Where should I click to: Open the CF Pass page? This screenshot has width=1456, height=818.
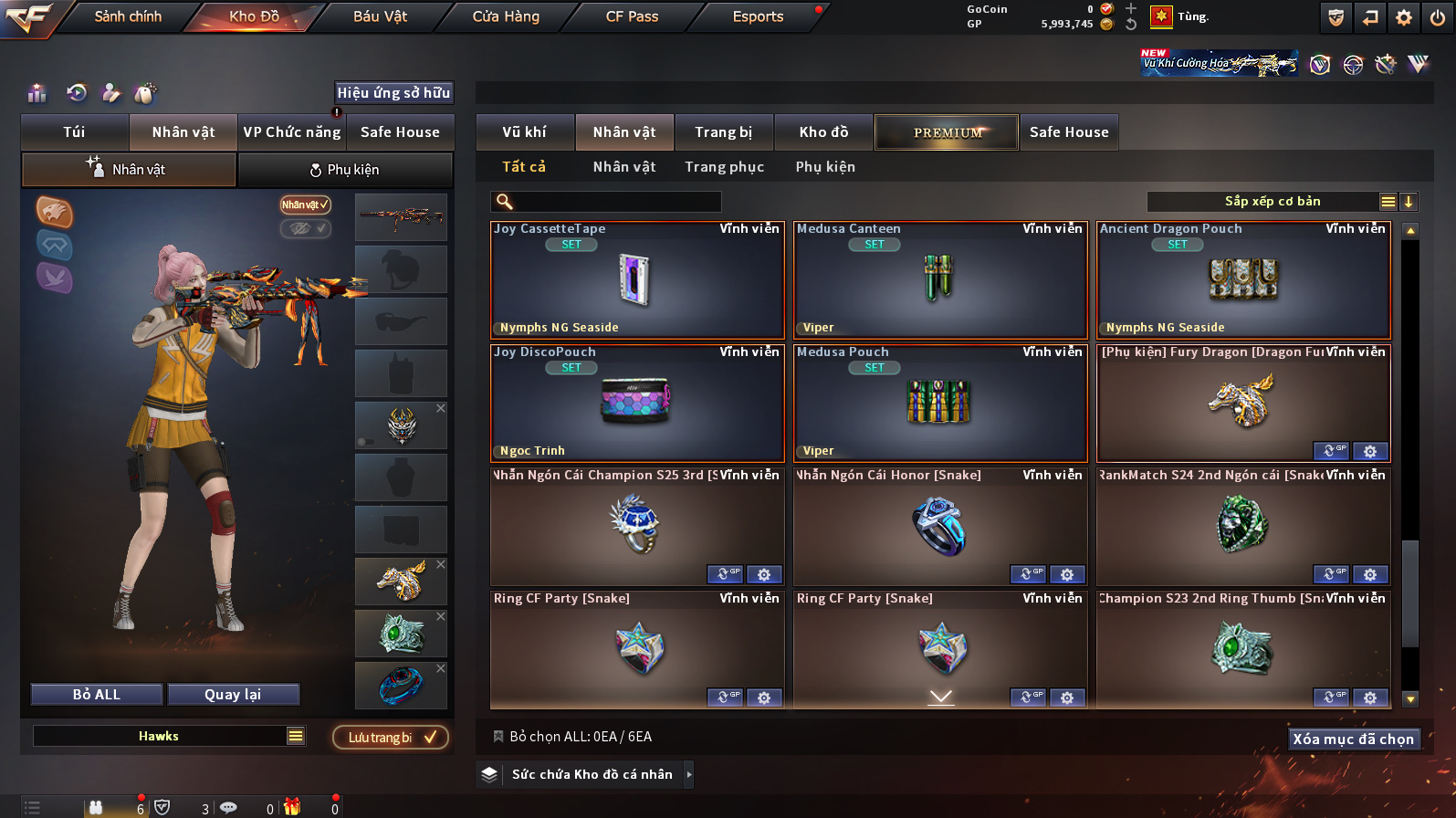(x=632, y=16)
